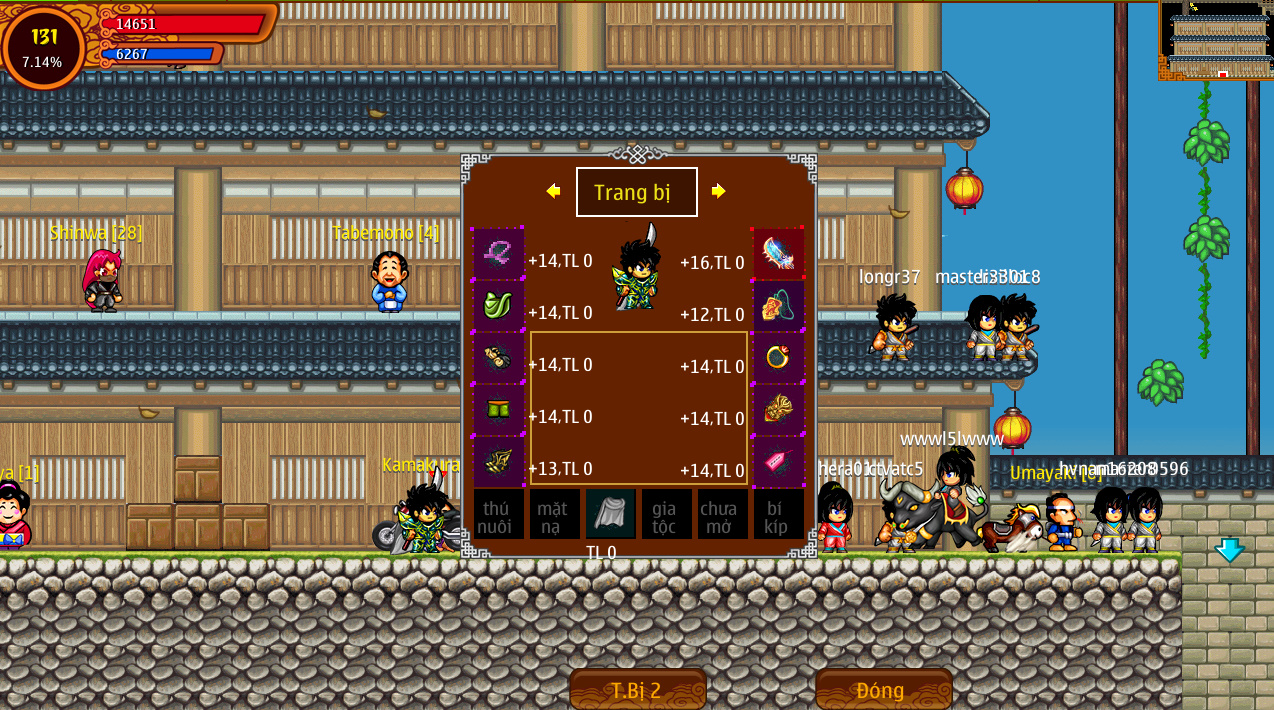Pick the golden jade pendant slot
Image resolution: width=1274 pixels, height=710 pixels.
point(778,409)
